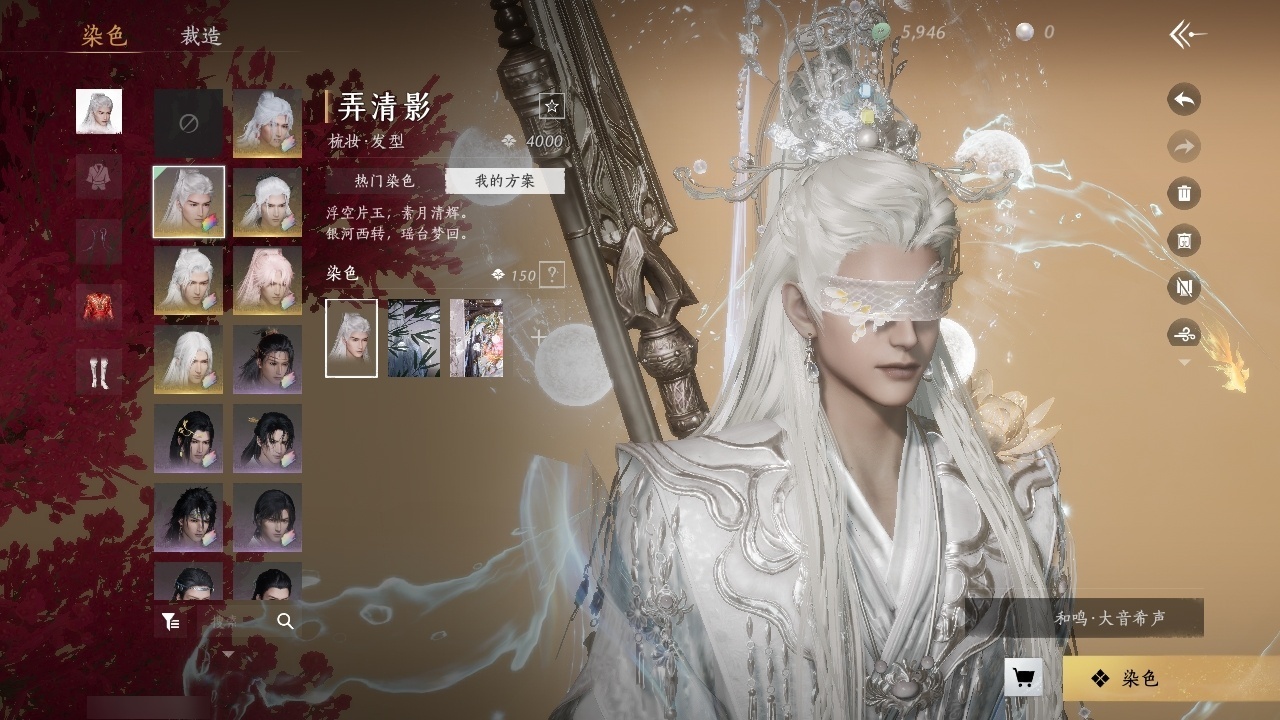Switch to the 裁造 tab
The image size is (1280, 720).
(200, 36)
